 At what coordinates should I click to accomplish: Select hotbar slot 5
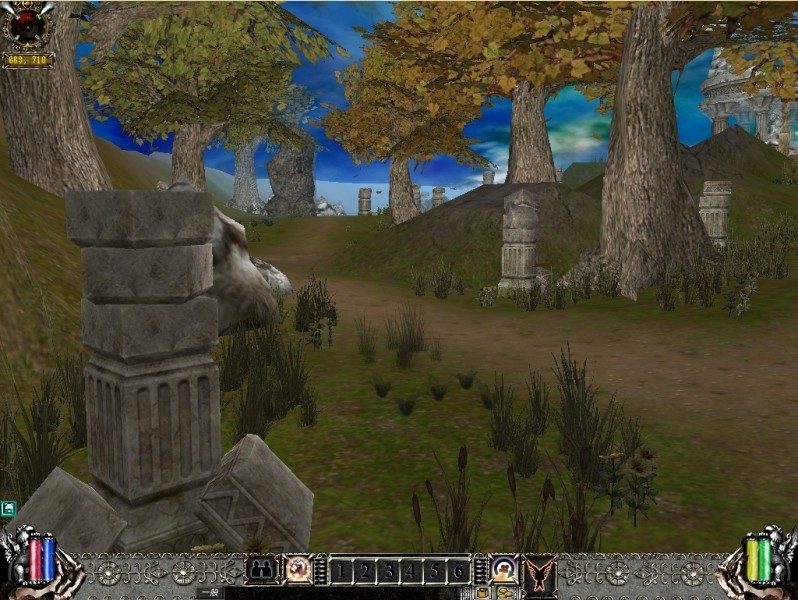point(434,571)
